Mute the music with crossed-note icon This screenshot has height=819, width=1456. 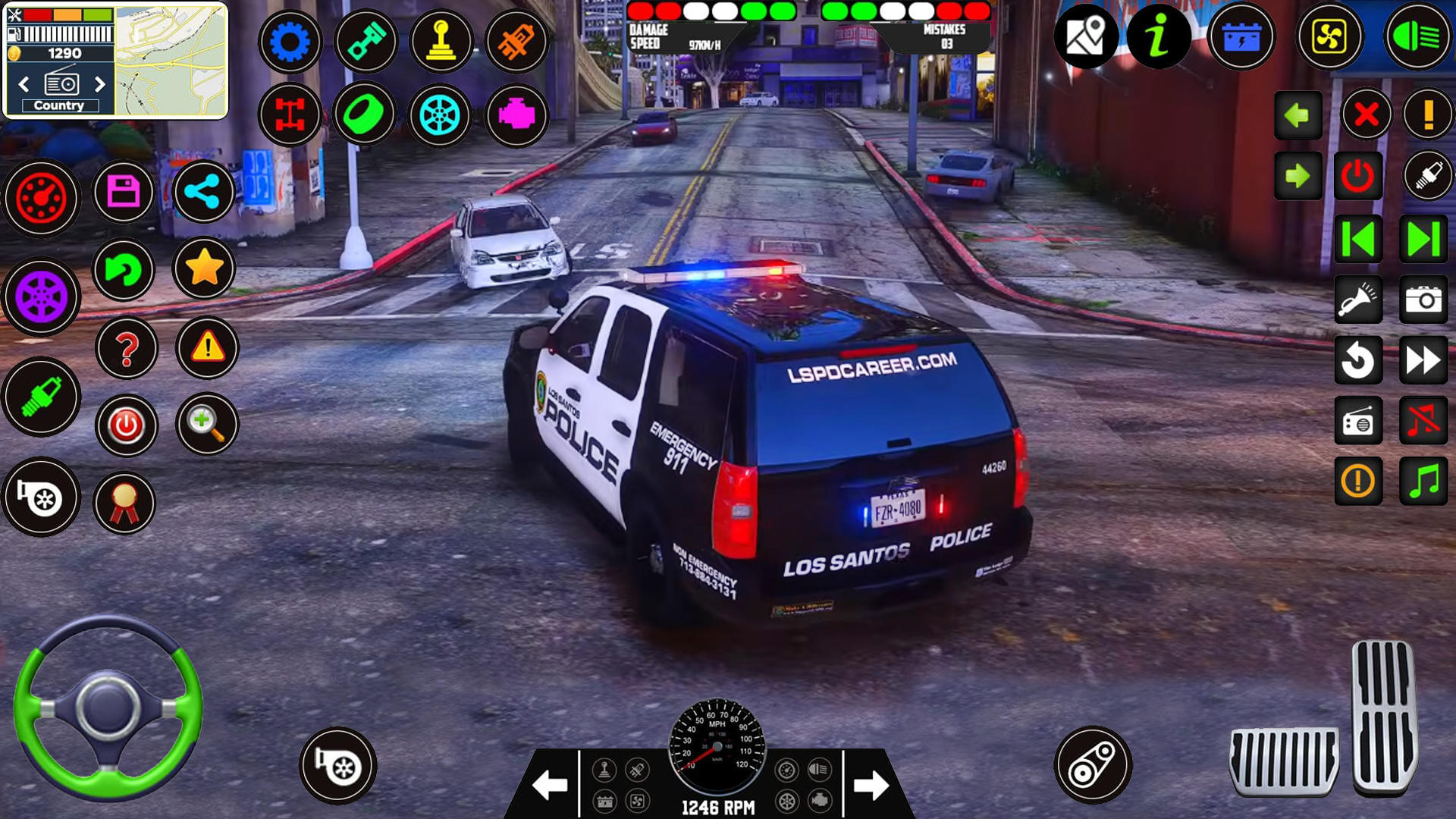point(1423,422)
